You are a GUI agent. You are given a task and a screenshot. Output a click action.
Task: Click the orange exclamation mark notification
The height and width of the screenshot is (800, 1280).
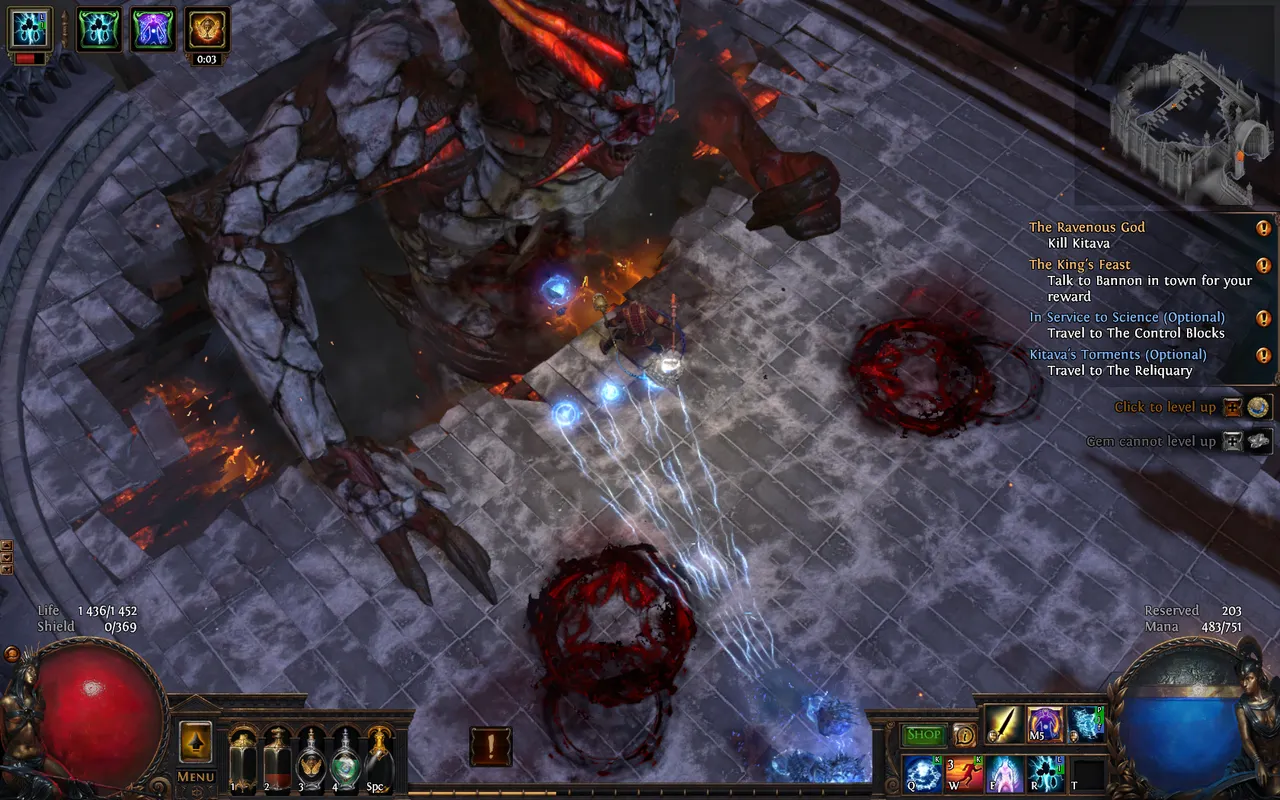(x=491, y=746)
